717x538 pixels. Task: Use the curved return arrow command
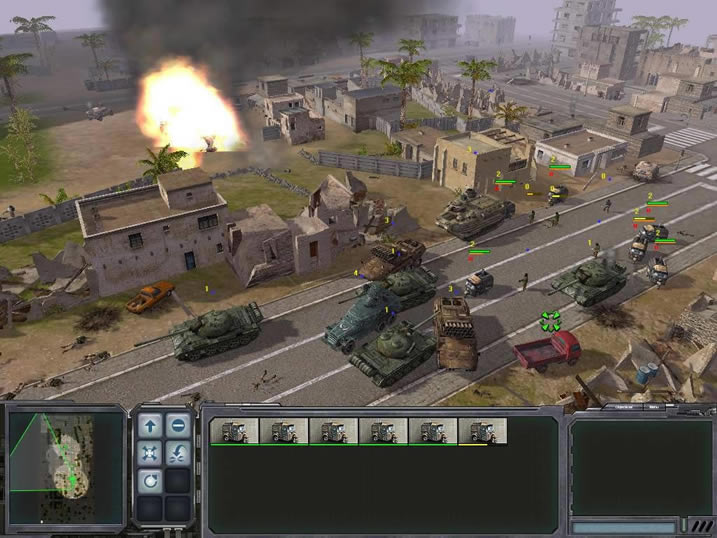(x=178, y=454)
